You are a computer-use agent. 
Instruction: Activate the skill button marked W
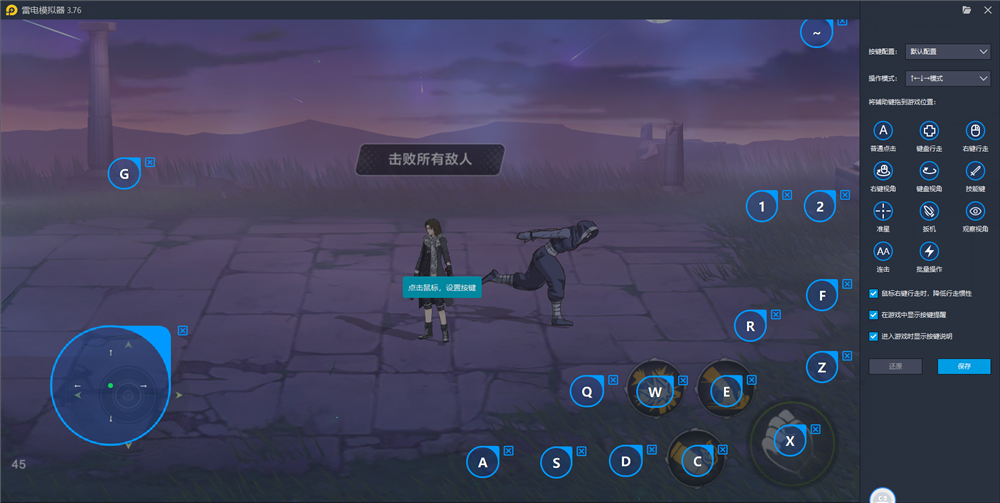tap(655, 392)
